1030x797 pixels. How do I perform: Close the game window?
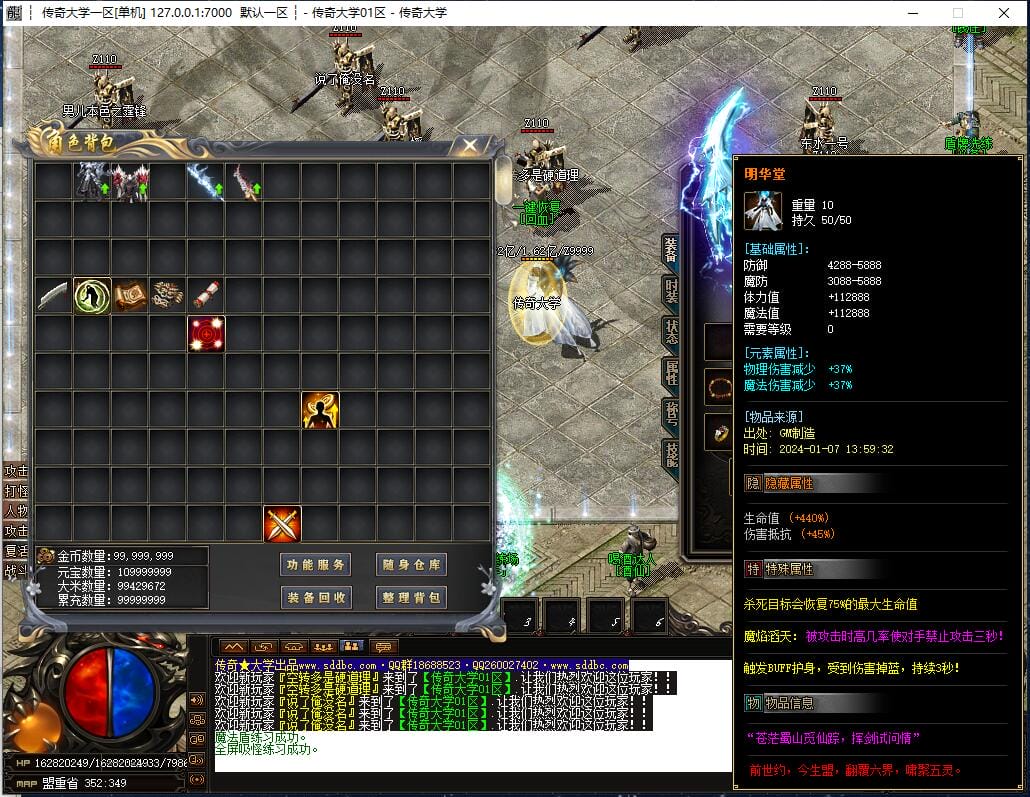point(1004,13)
